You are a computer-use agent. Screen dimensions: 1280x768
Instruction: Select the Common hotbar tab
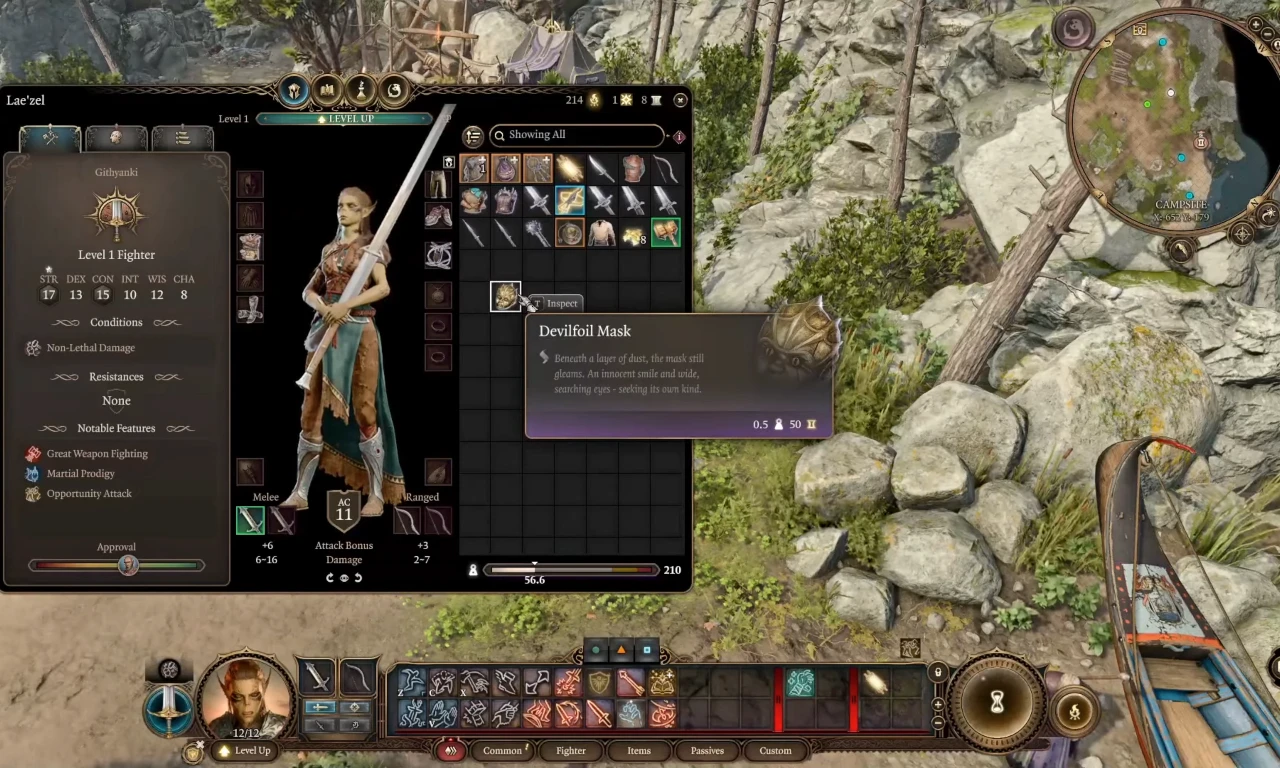point(502,750)
